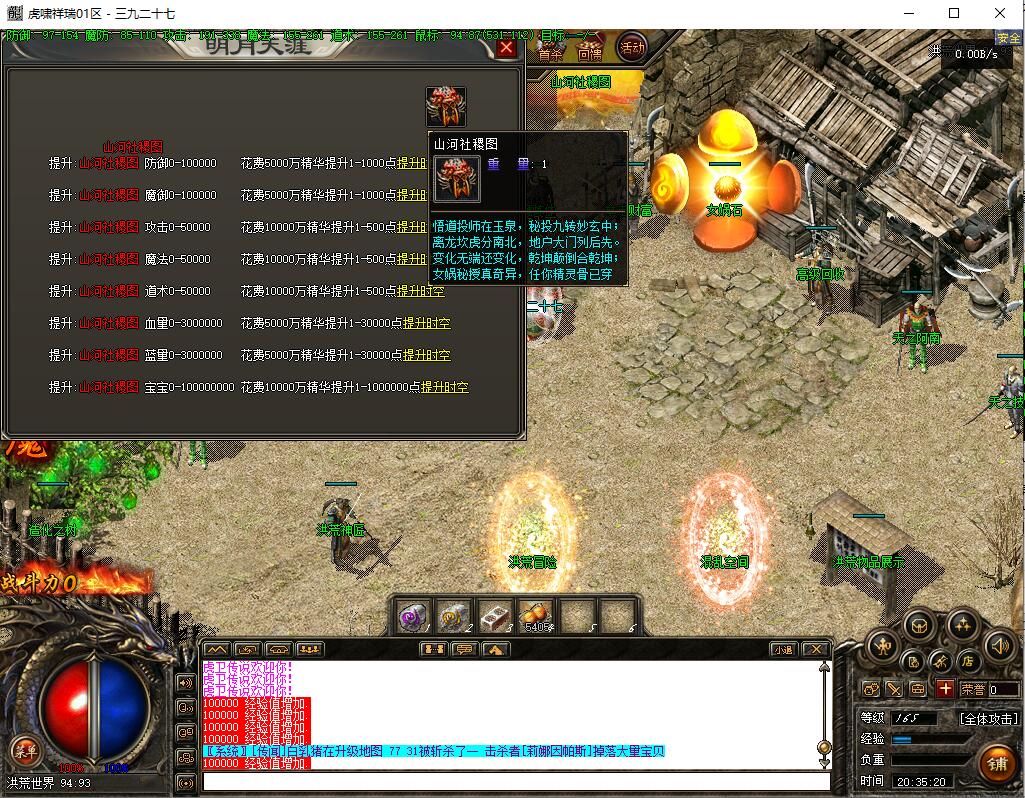Click the red plus button beside 荣誉
This screenshot has height=798, width=1025.
coord(945,688)
